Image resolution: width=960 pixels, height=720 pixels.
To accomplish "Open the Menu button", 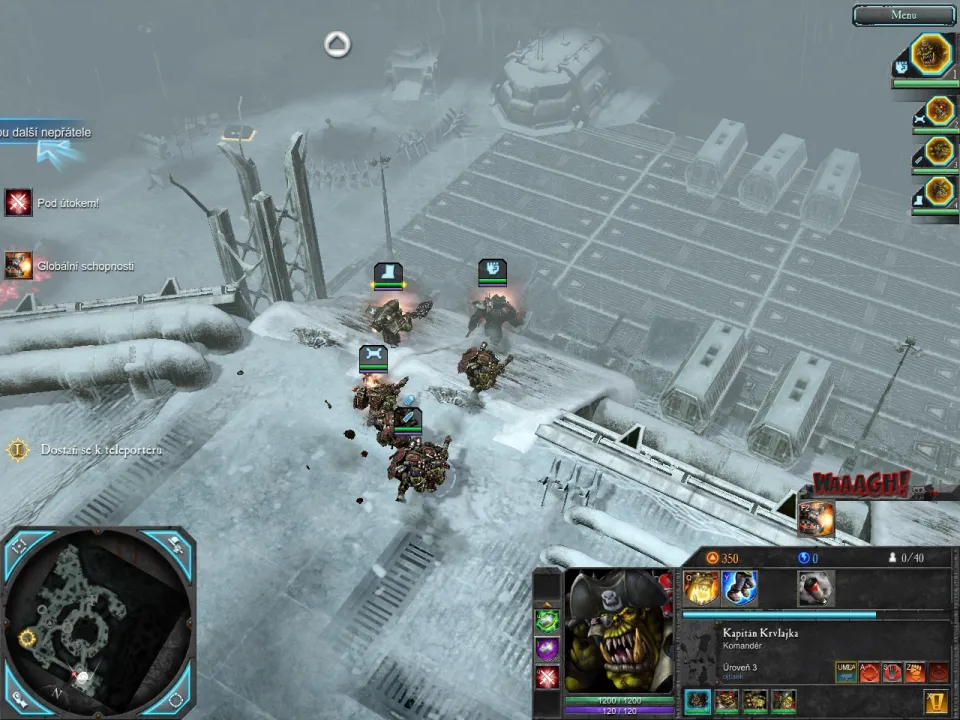I will tap(903, 15).
